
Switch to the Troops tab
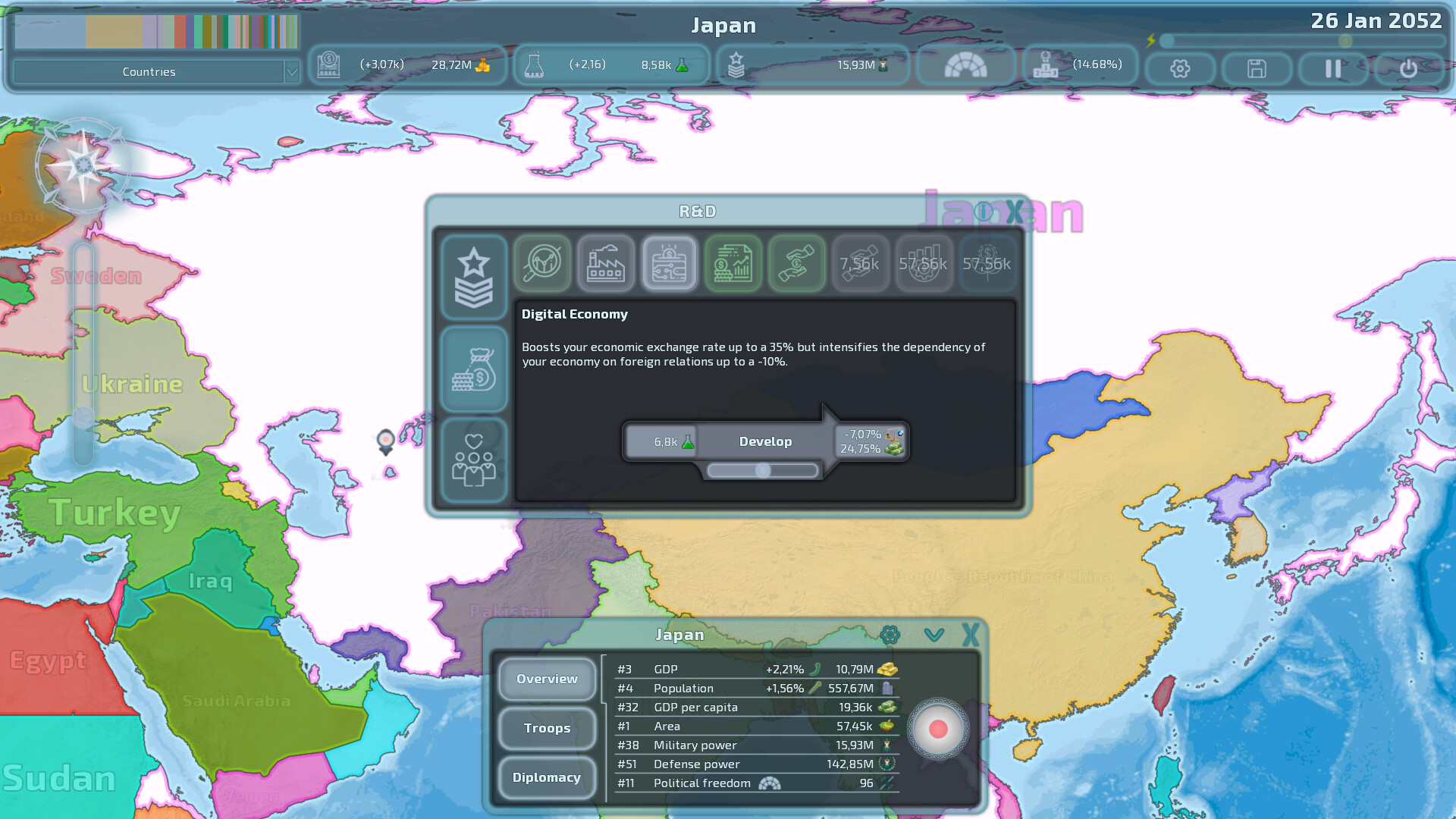tap(546, 728)
